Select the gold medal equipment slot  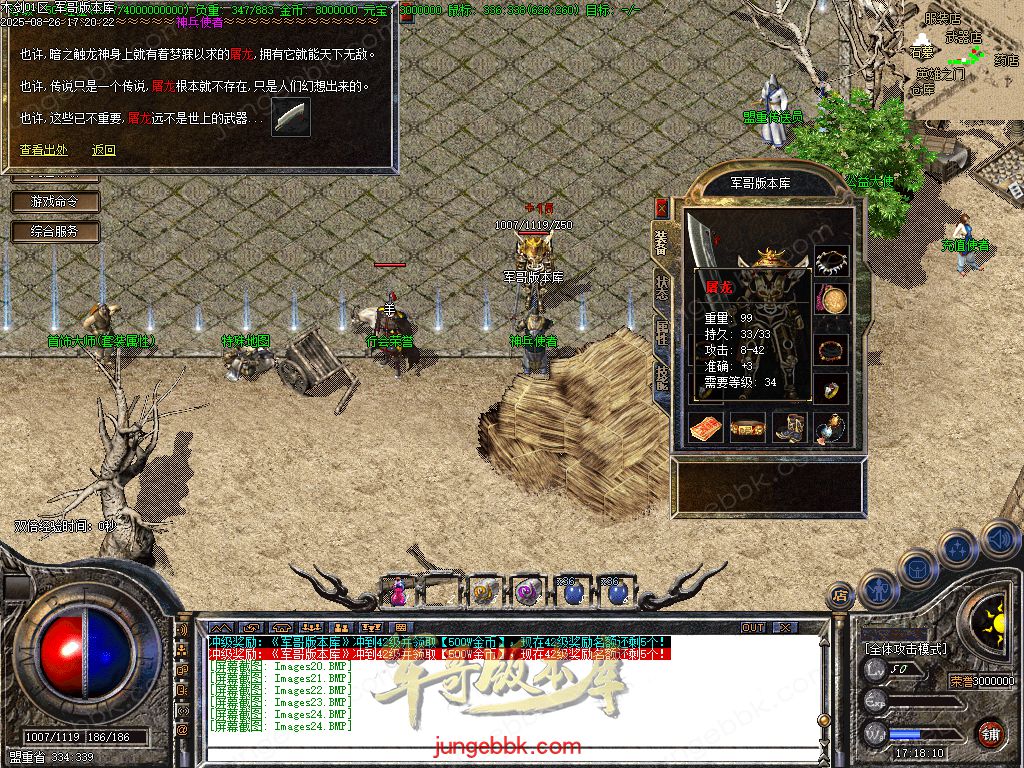pos(831,299)
